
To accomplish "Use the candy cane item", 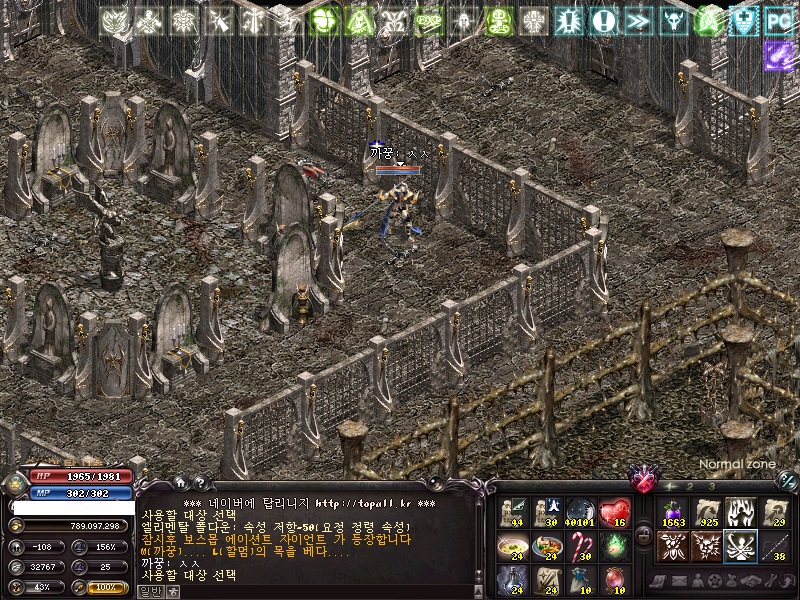I will [x=580, y=546].
